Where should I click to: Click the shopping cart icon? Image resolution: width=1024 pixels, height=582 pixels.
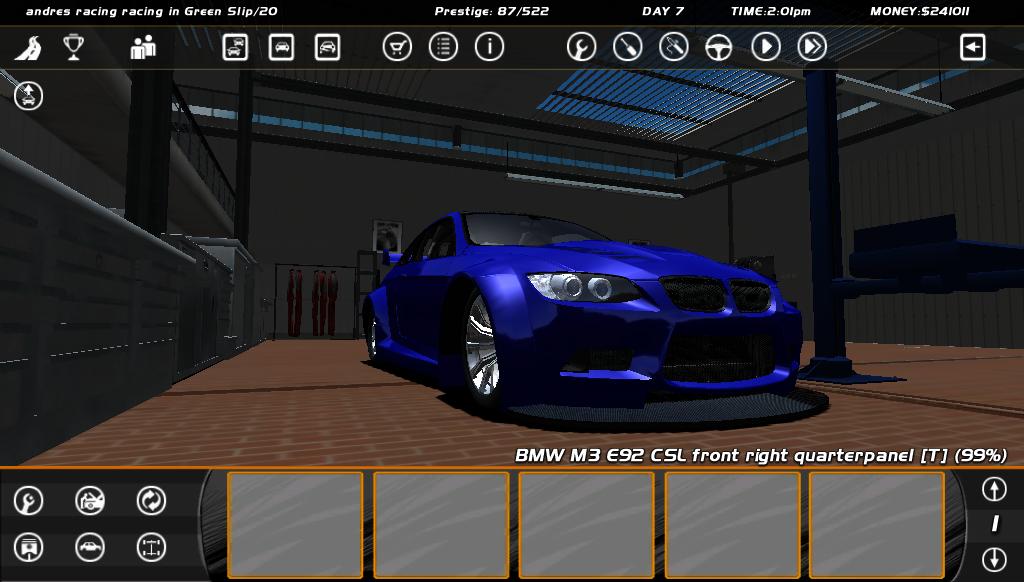pos(397,47)
